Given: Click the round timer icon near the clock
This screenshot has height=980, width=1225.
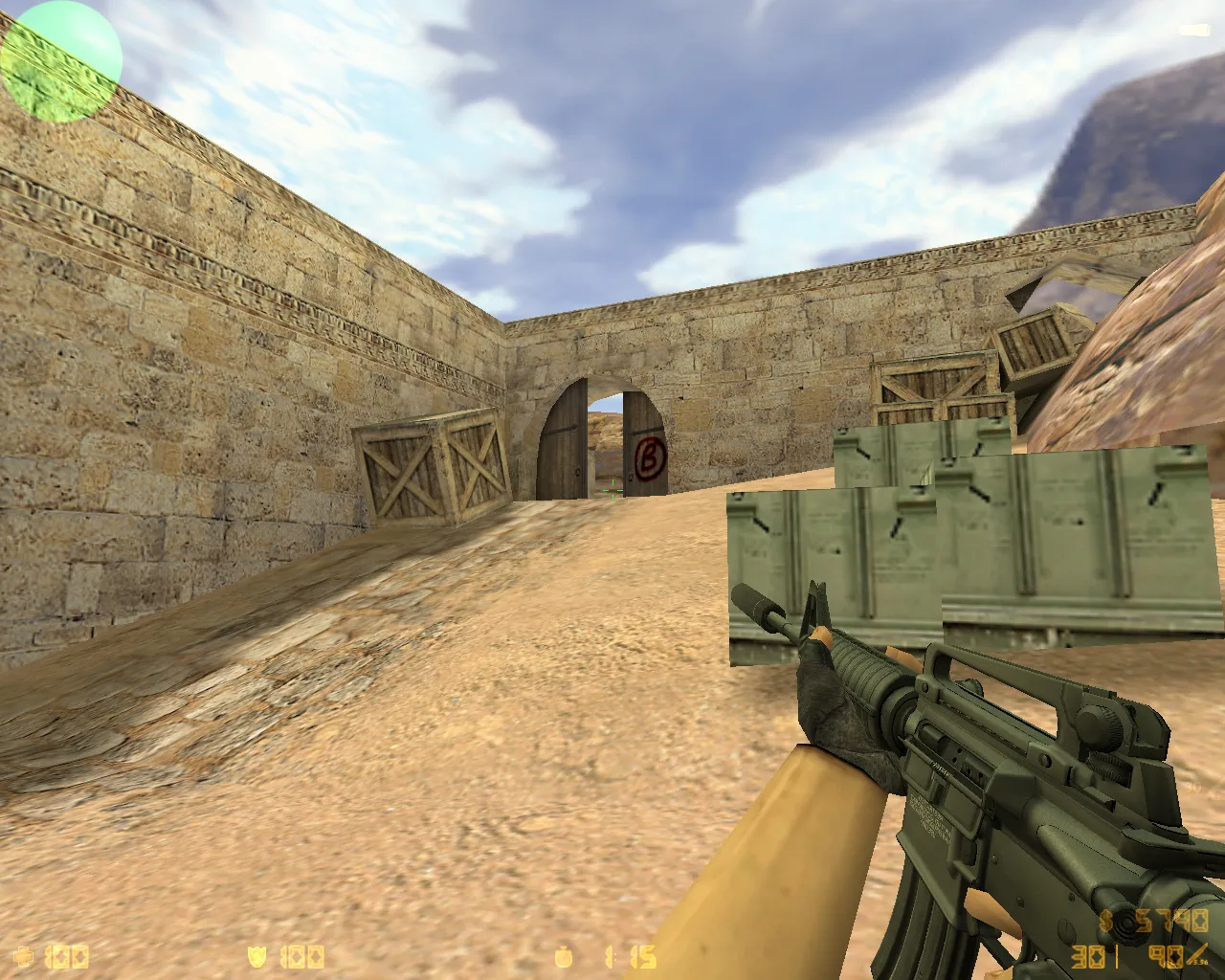Looking at the screenshot, I should coord(563,956).
